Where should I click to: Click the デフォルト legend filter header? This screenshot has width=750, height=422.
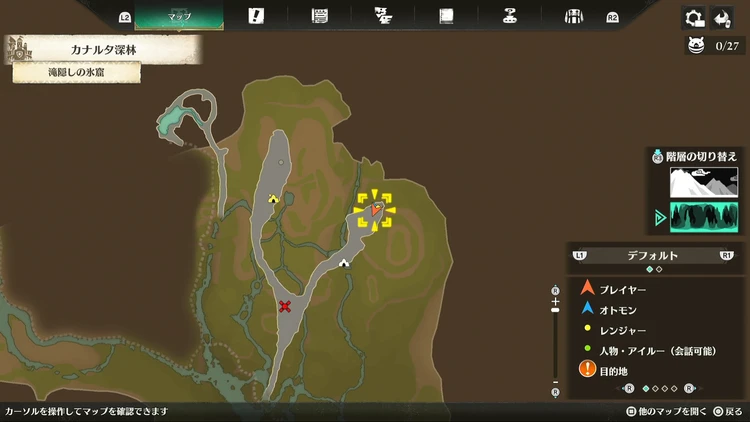click(x=652, y=255)
